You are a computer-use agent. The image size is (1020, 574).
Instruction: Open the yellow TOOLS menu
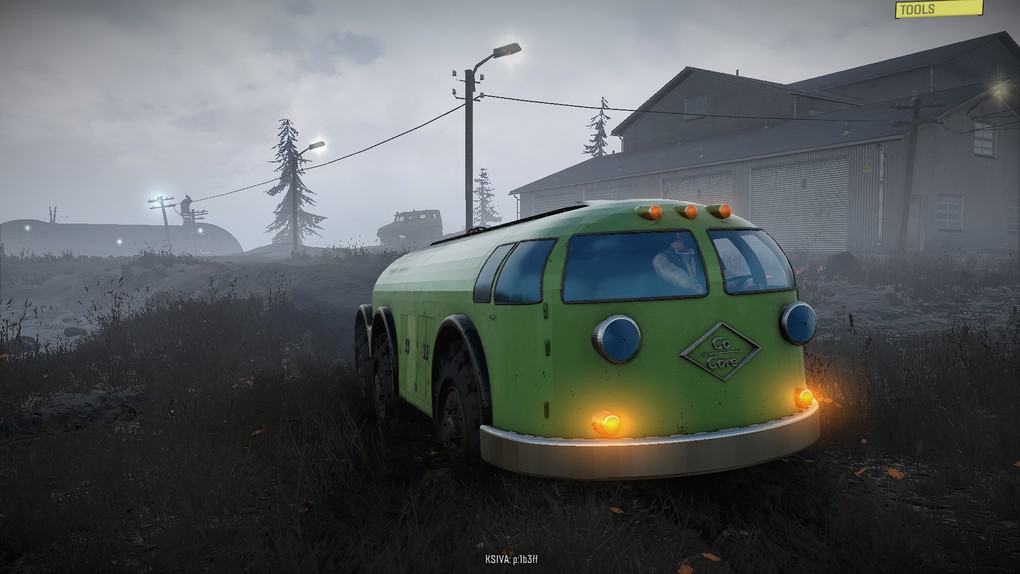(938, 9)
